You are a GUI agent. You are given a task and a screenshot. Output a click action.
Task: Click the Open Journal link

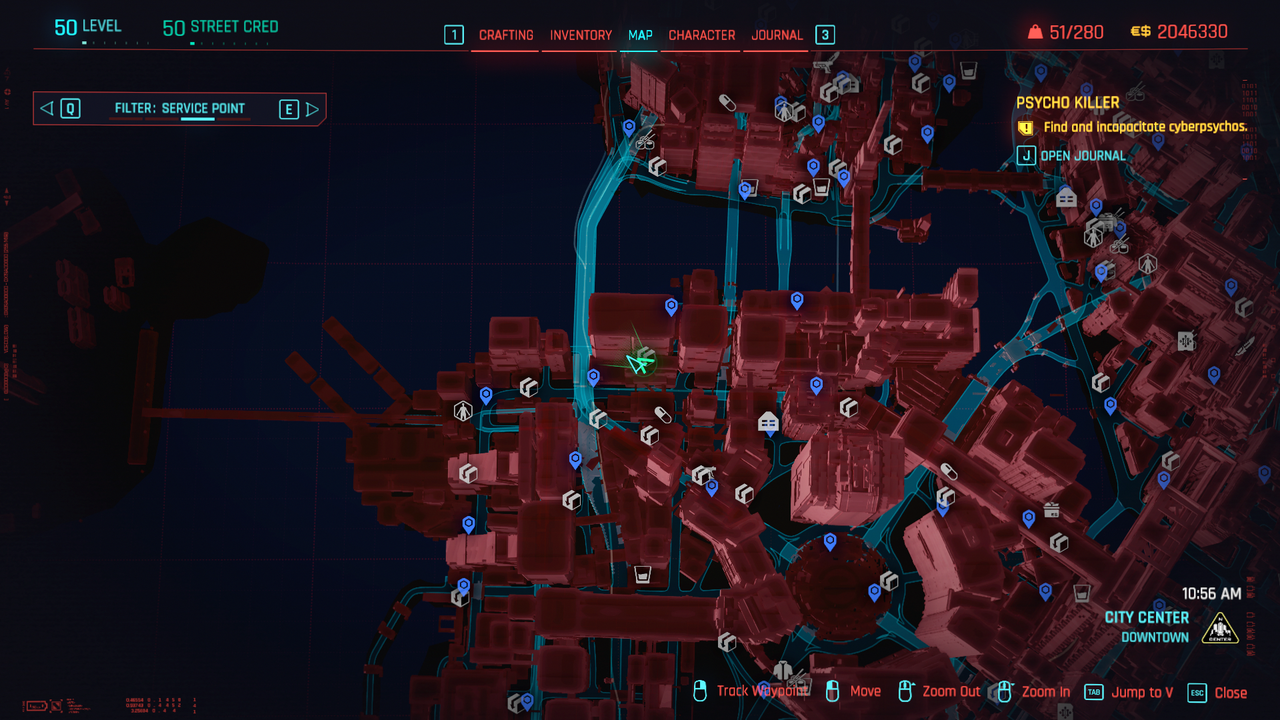tap(1082, 155)
